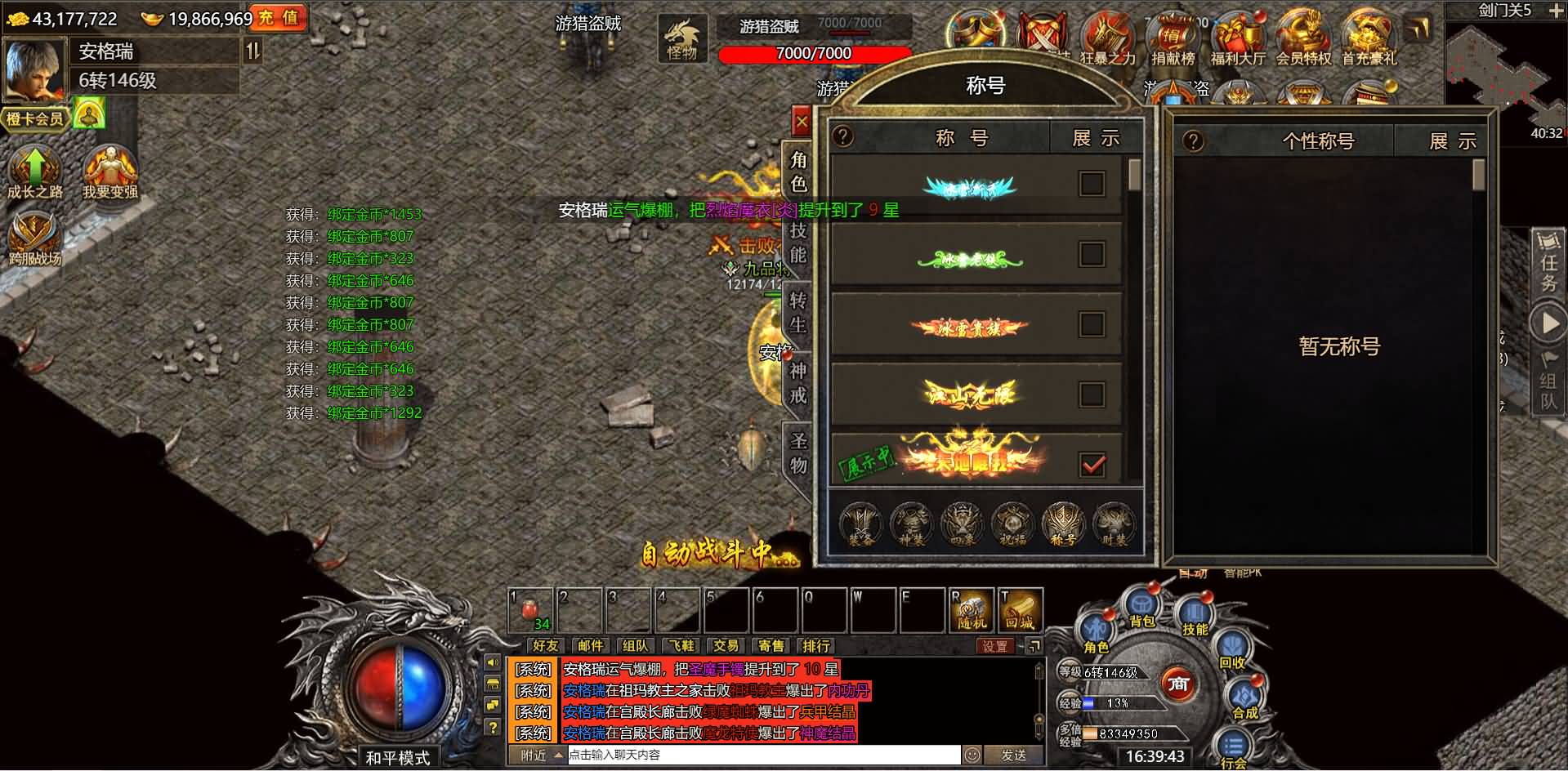
Task: Open the 时装 fashion section icon
Action: click(1114, 523)
